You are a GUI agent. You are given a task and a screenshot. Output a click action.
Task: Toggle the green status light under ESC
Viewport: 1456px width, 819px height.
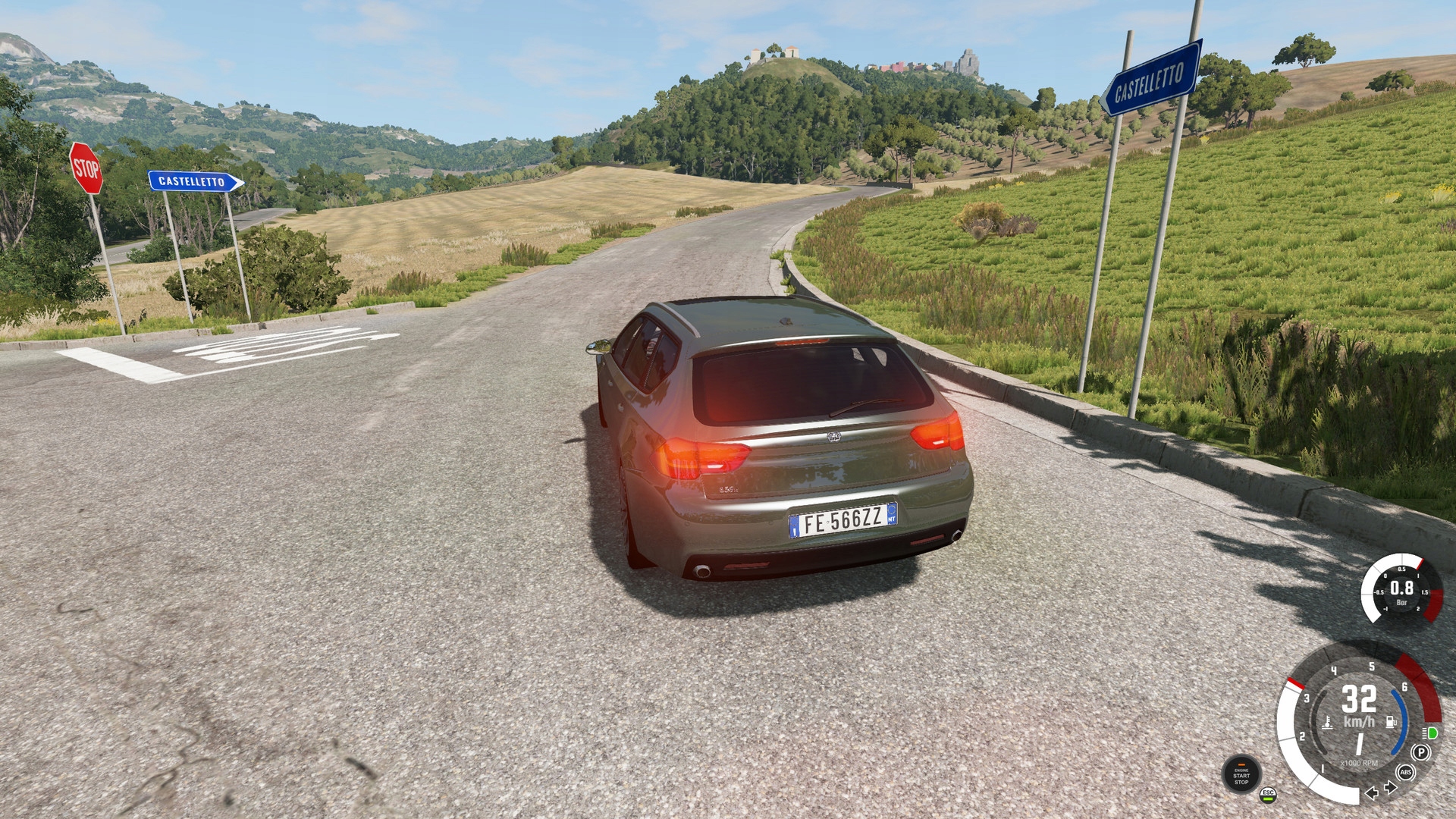click(1269, 799)
